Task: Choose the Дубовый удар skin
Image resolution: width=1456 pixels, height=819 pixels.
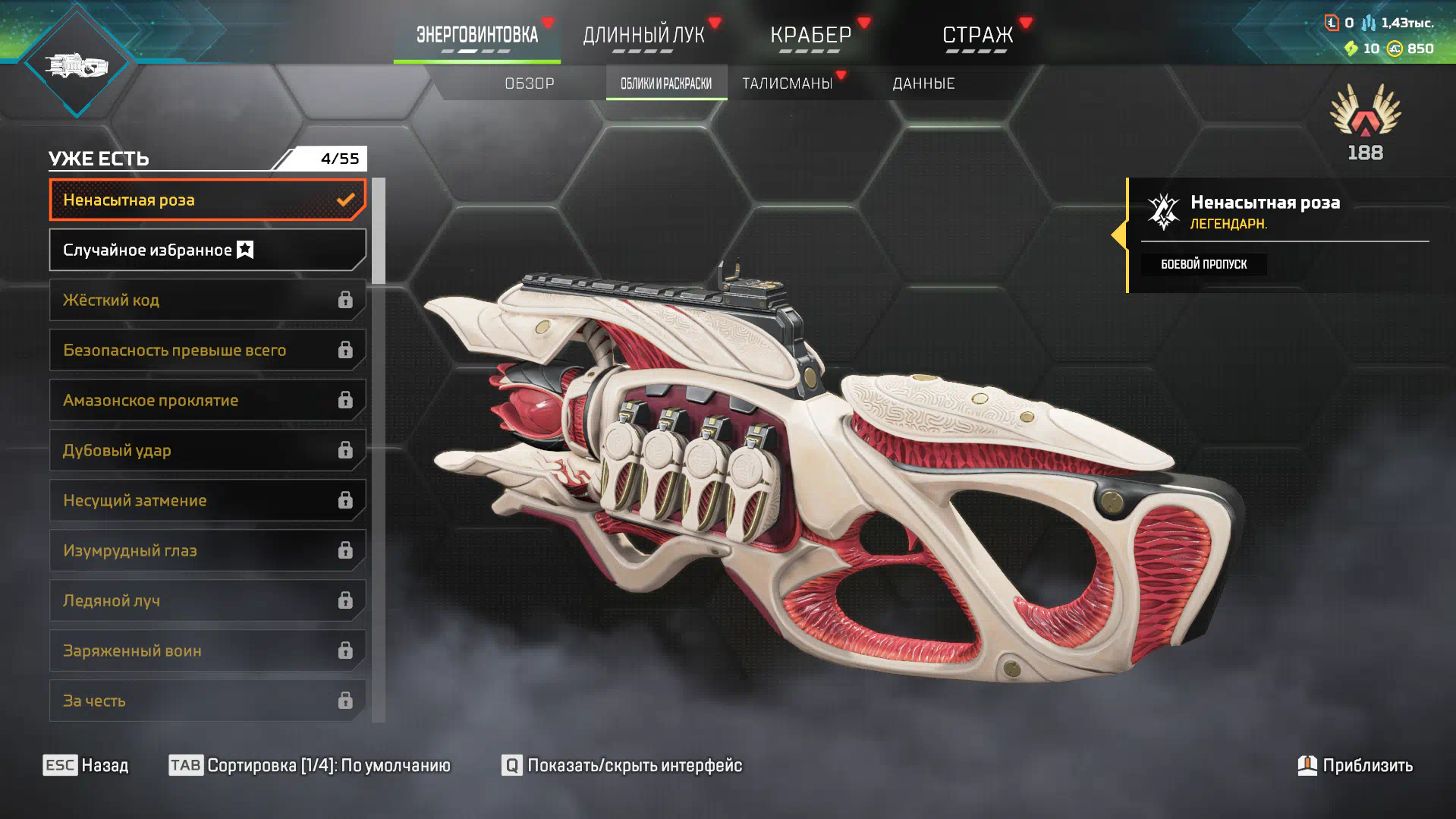Action: click(x=207, y=450)
